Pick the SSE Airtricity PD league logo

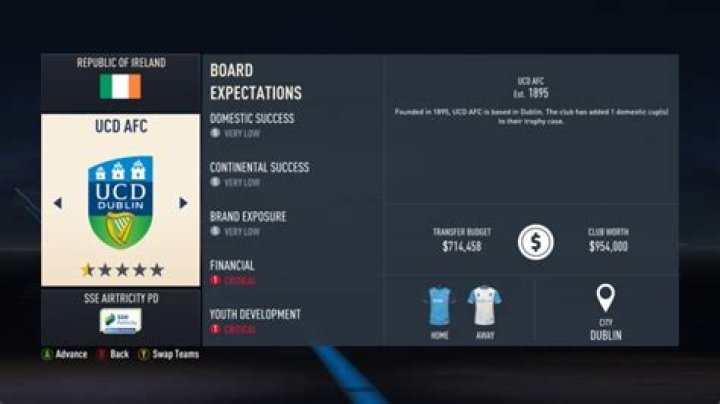pyautogui.click(x=120, y=320)
